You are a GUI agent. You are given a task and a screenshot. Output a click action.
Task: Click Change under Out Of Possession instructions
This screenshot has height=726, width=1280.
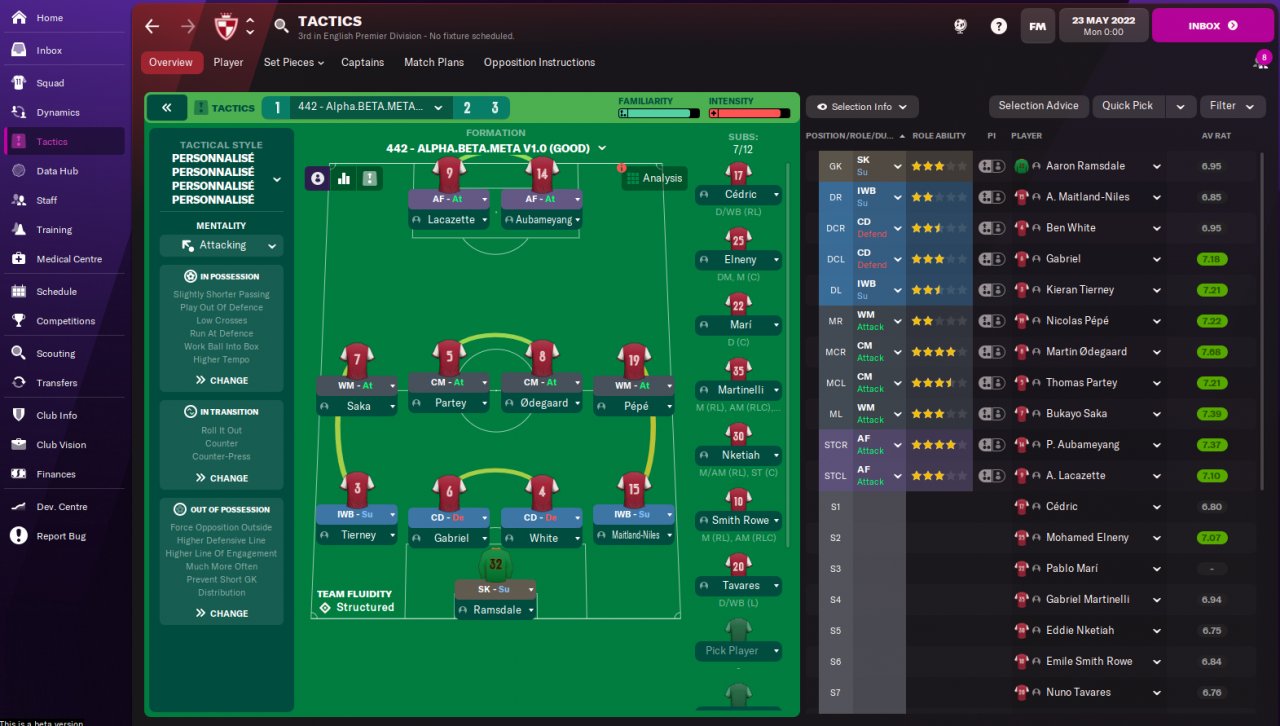click(x=222, y=613)
